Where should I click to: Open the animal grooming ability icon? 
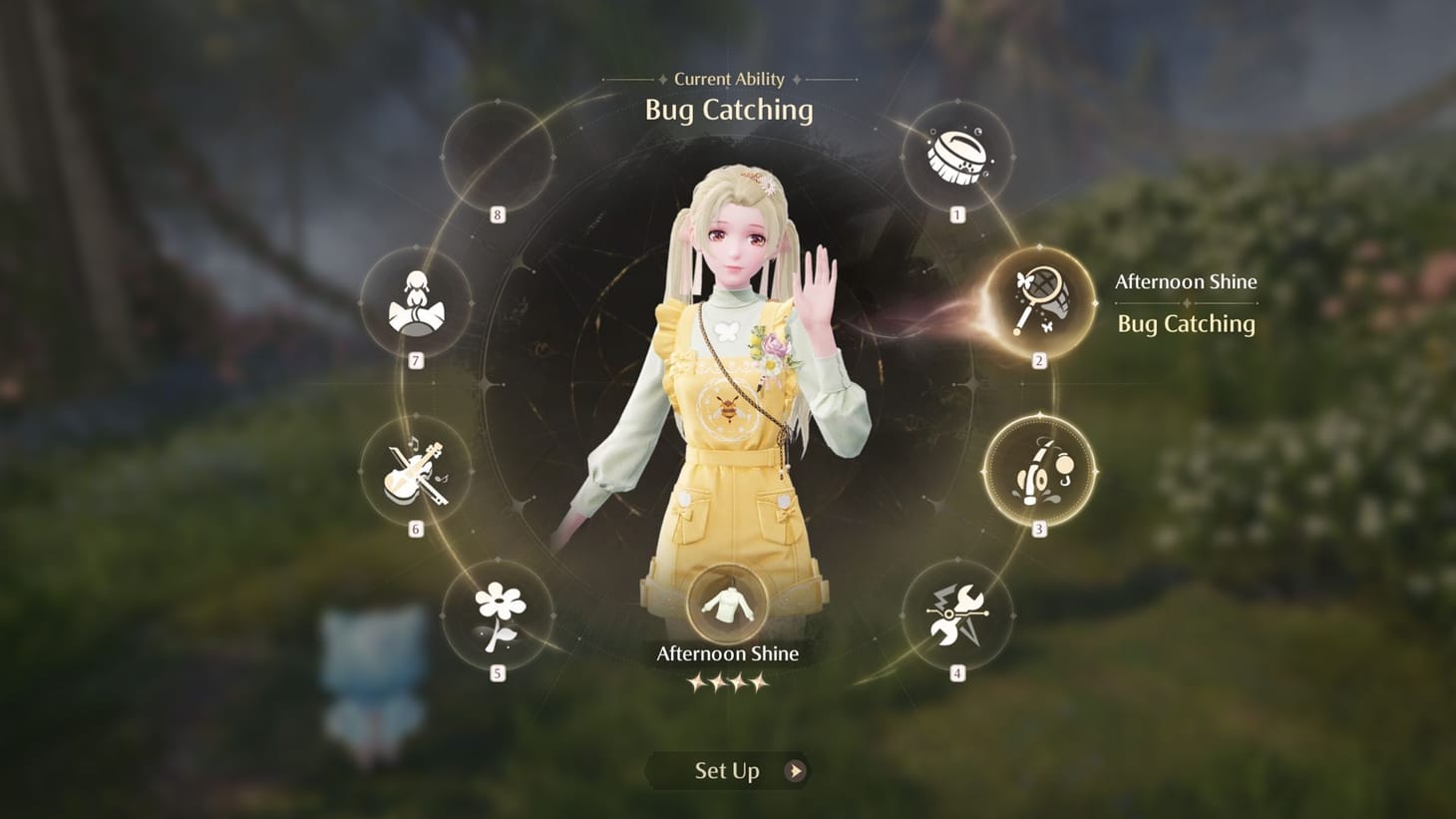pos(417,299)
